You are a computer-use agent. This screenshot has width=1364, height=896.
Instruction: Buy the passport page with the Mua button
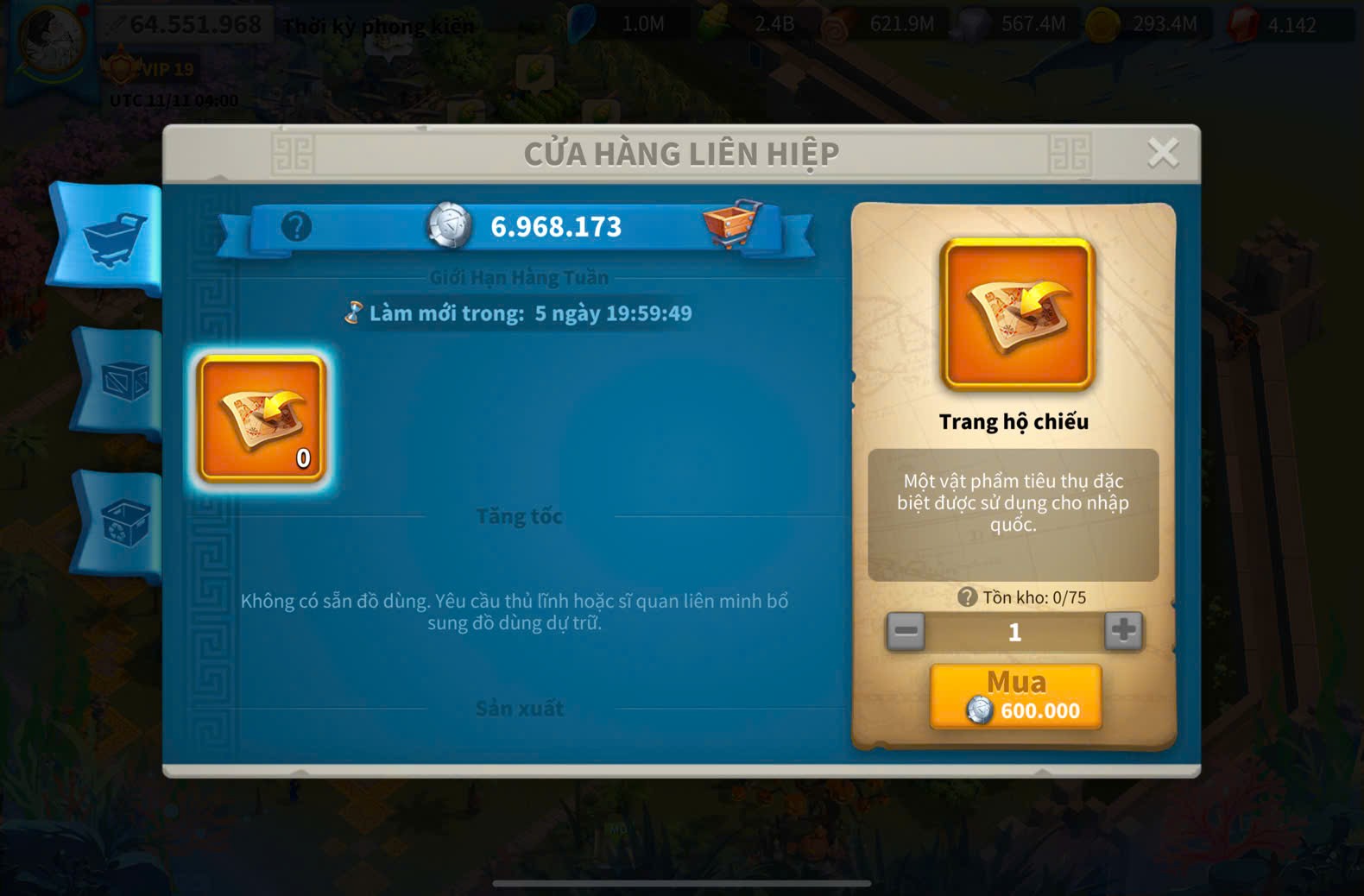click(x=1015, y=696)
